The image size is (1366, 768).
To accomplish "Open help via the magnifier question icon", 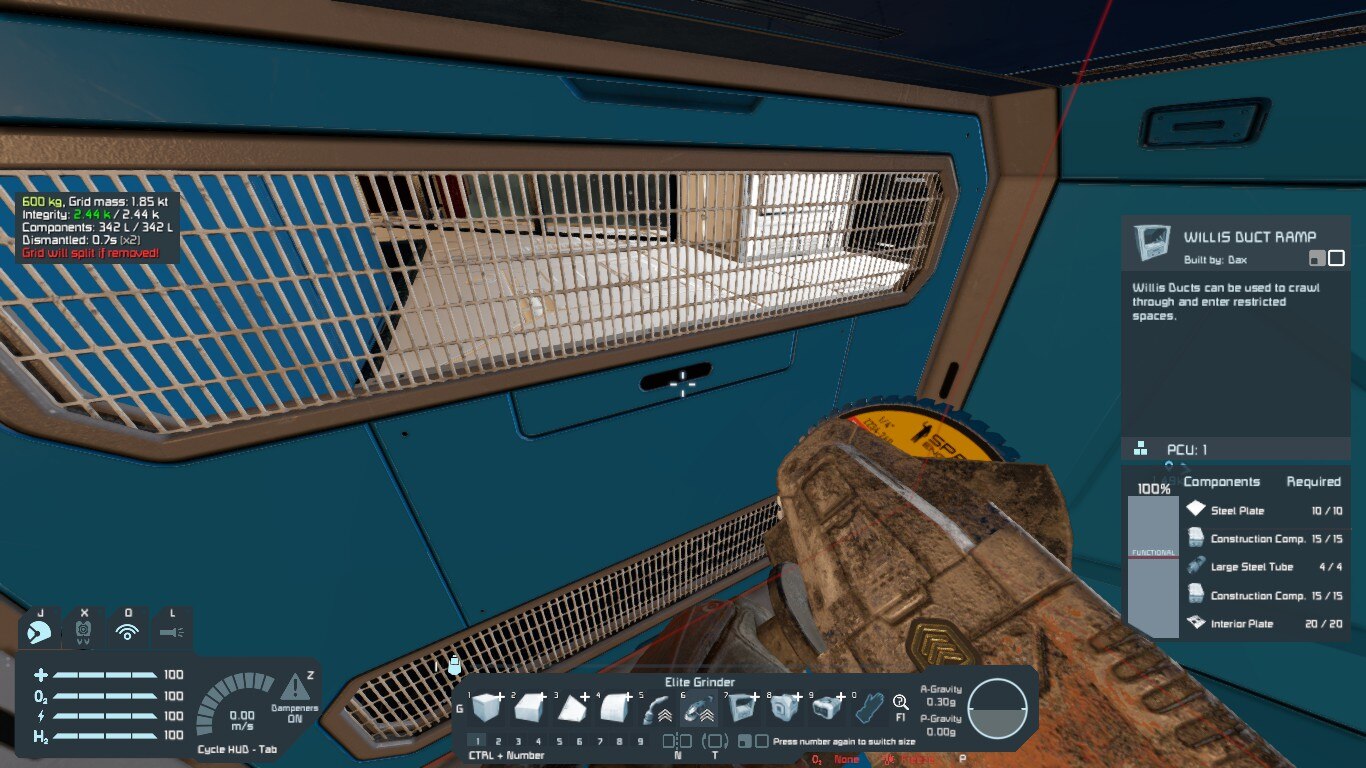I will [901, 703].
